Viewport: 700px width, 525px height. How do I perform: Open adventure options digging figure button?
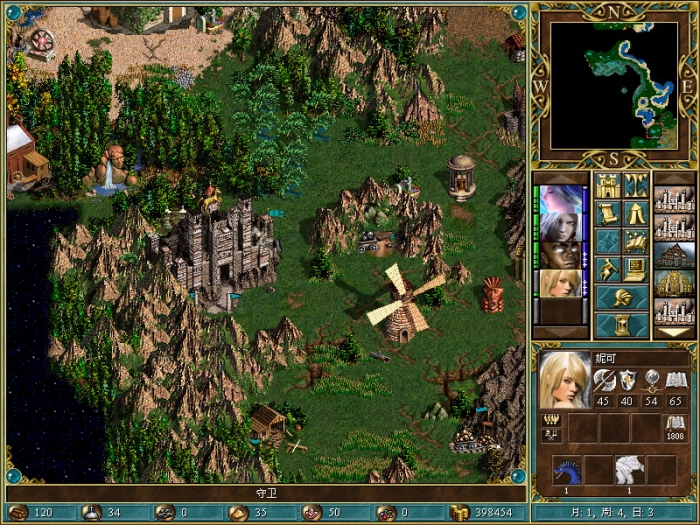pyautogui.click(x=608, y=270)
